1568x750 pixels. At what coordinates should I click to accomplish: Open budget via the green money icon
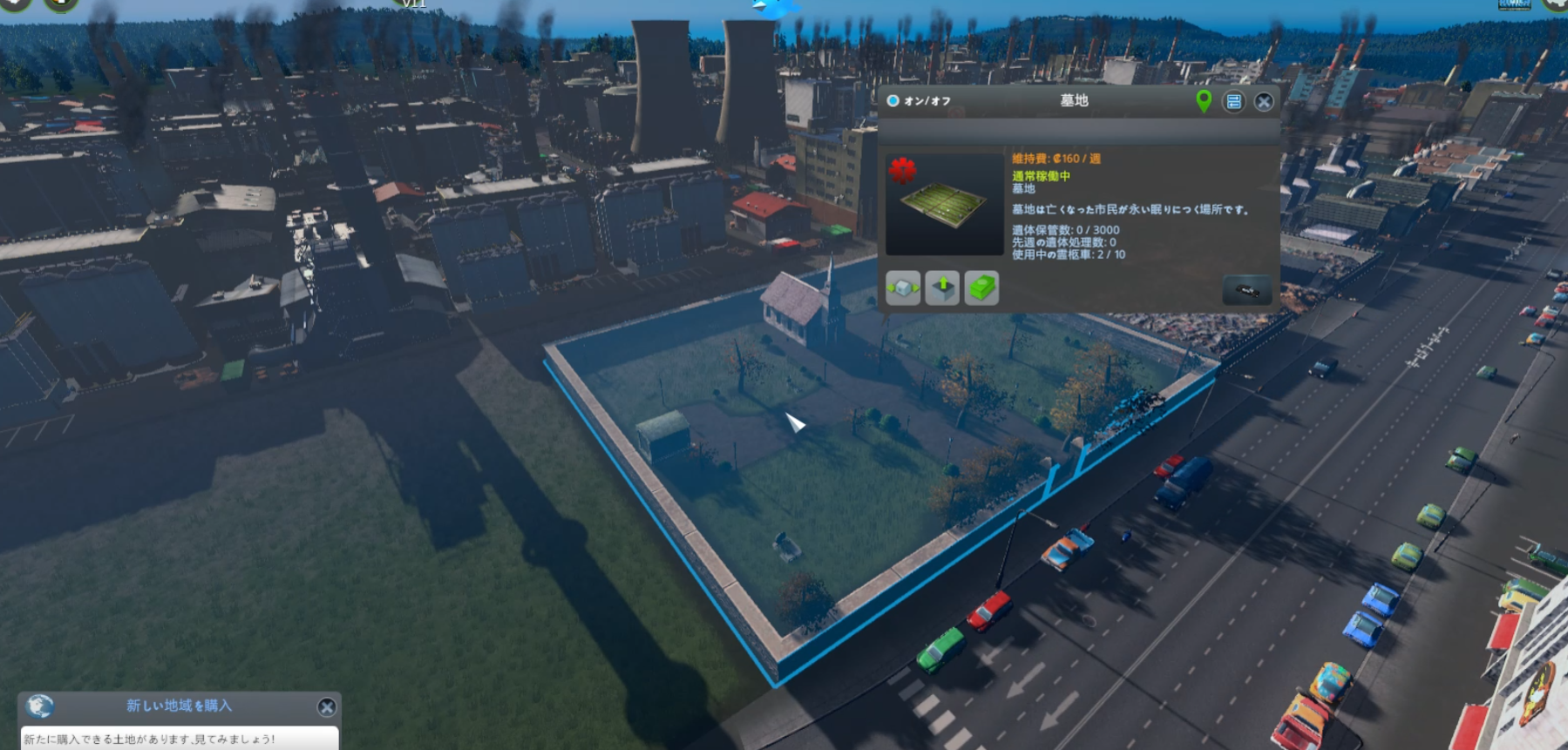coord(983,288)
